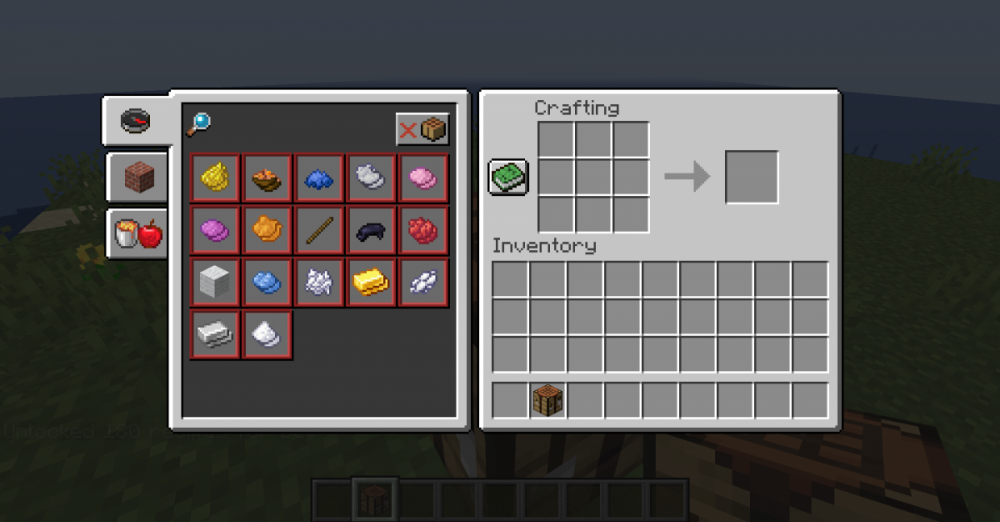Pick up the crafting table from hotbar
The height and width of the screenshot is (522, 1000).
pos(548,400)
